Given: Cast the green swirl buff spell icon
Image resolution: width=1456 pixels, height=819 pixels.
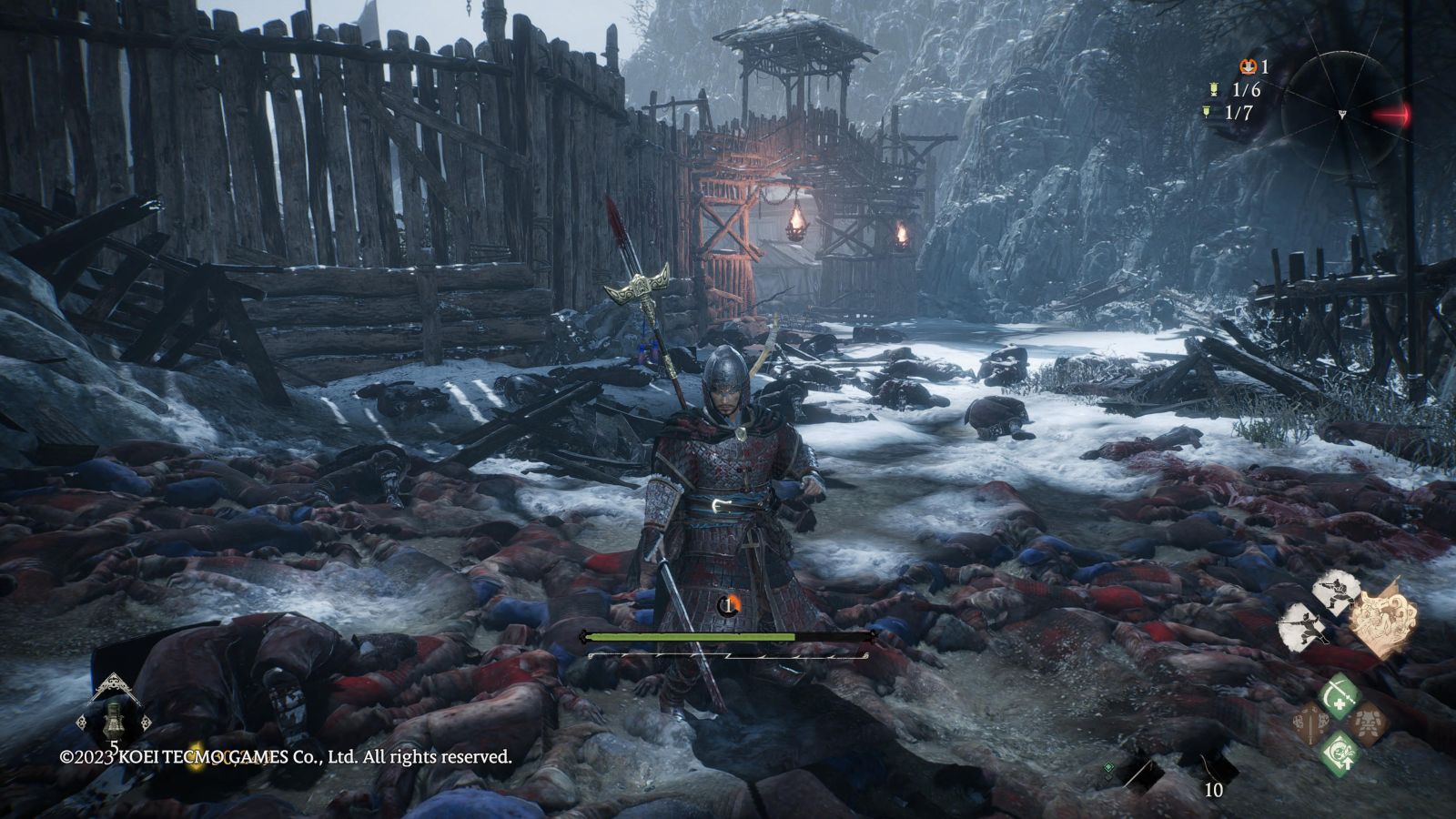Looking at the screenshot, I should click(1339, 753).
